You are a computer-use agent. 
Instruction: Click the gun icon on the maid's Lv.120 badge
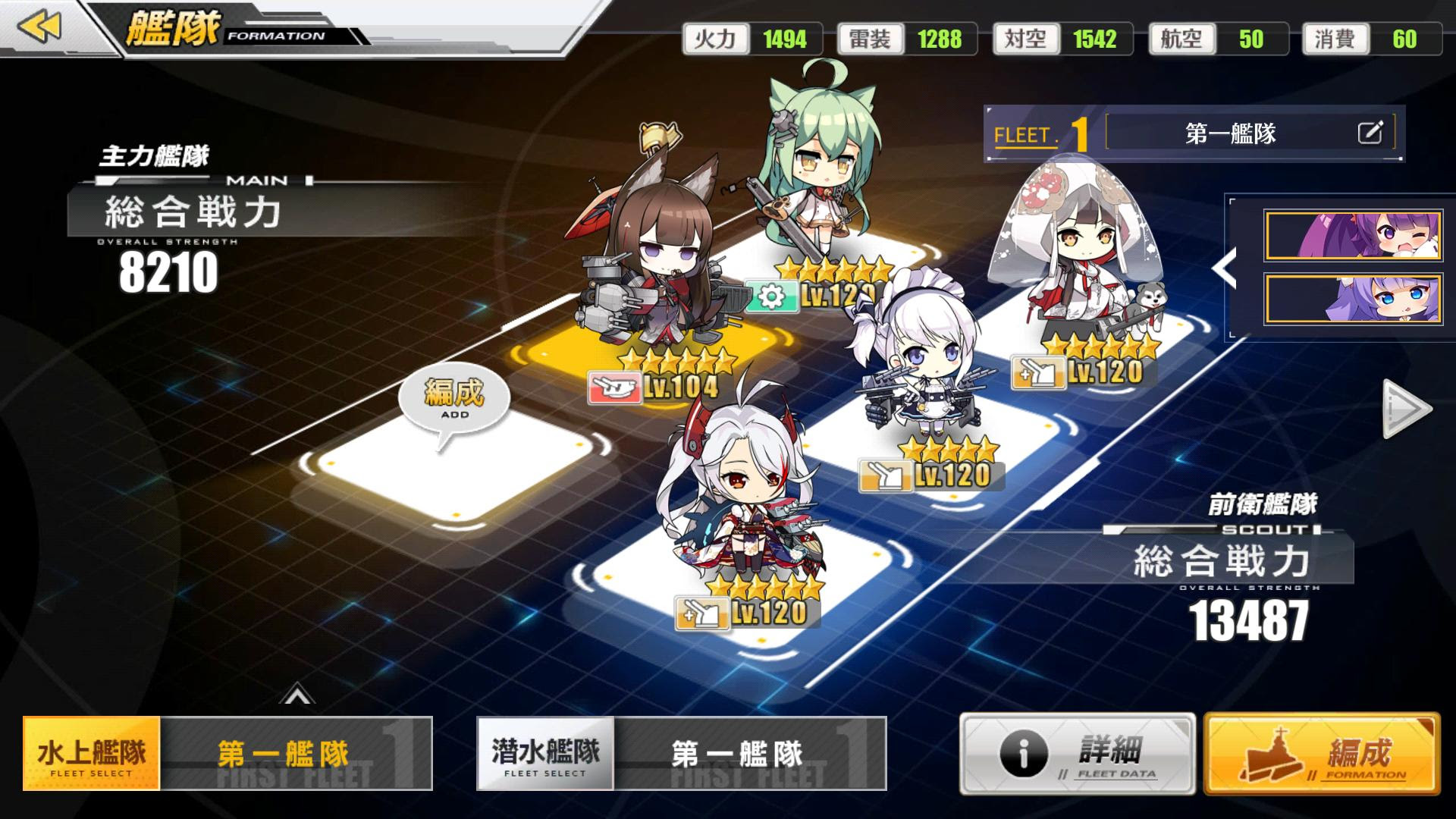coord(885,476)
